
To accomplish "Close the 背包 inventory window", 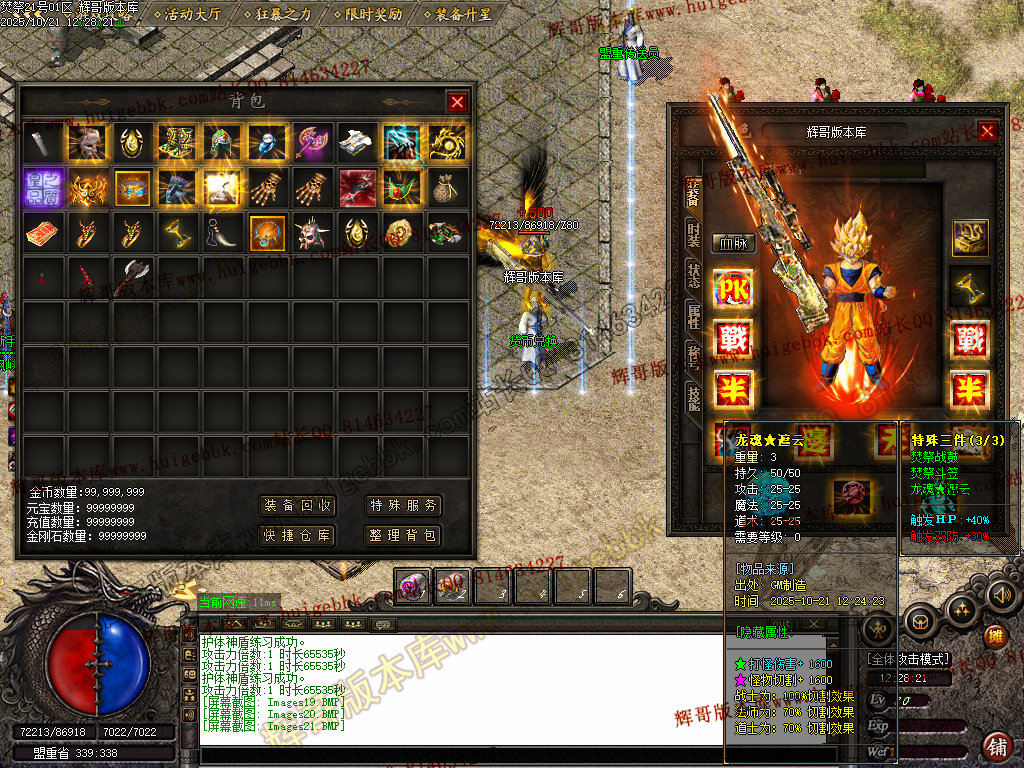I will 457,101.
